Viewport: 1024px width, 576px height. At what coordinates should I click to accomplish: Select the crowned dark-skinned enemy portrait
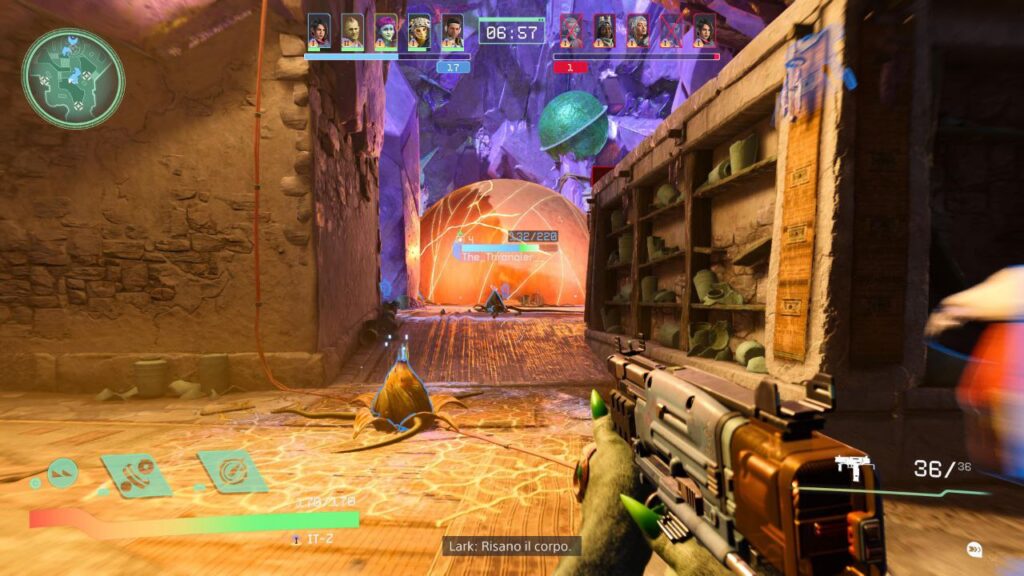click(604, 31)
